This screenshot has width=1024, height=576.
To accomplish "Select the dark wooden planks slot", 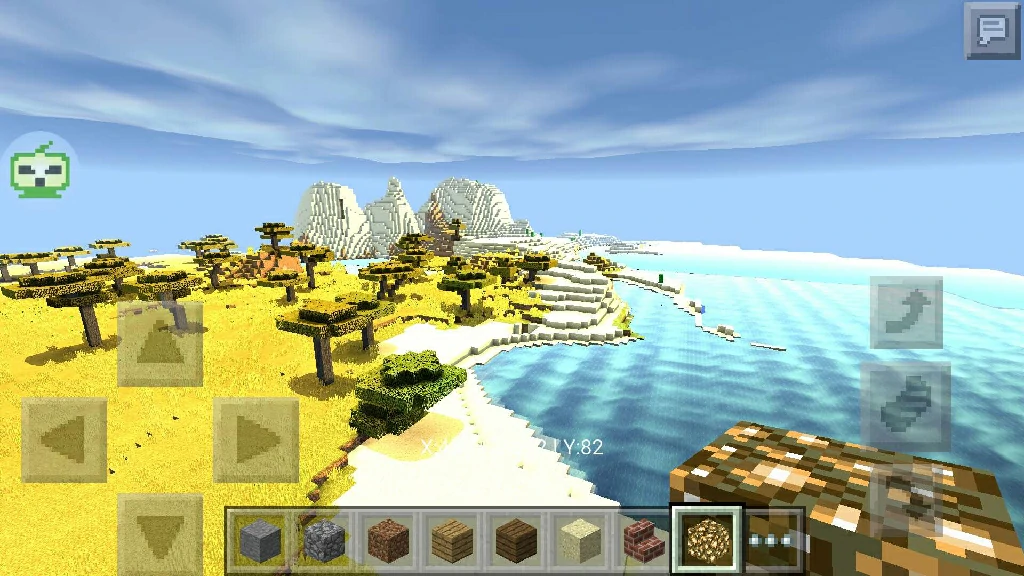I will click(x=514, y=541).
